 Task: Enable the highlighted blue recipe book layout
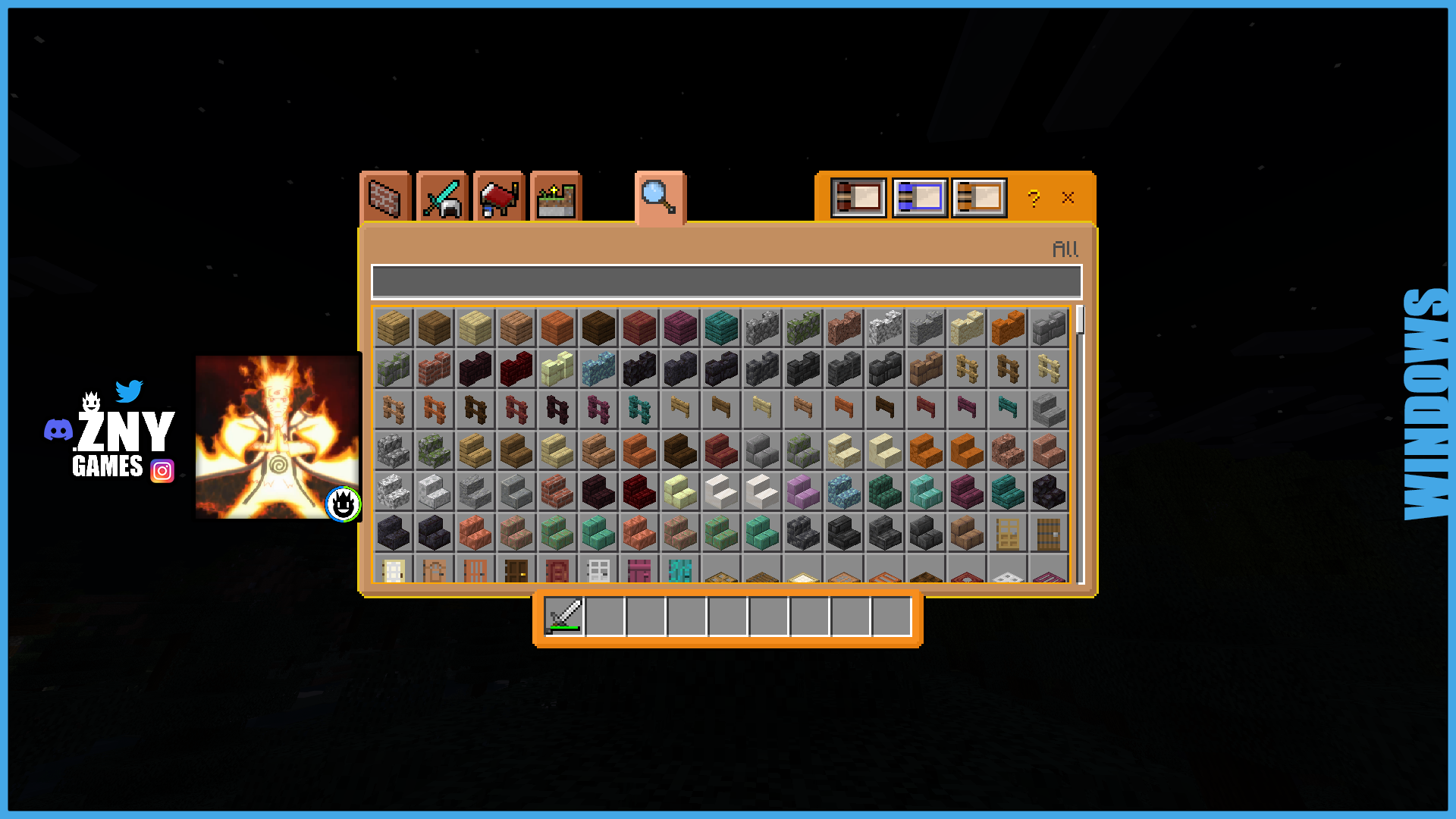(x=919, y=197)
